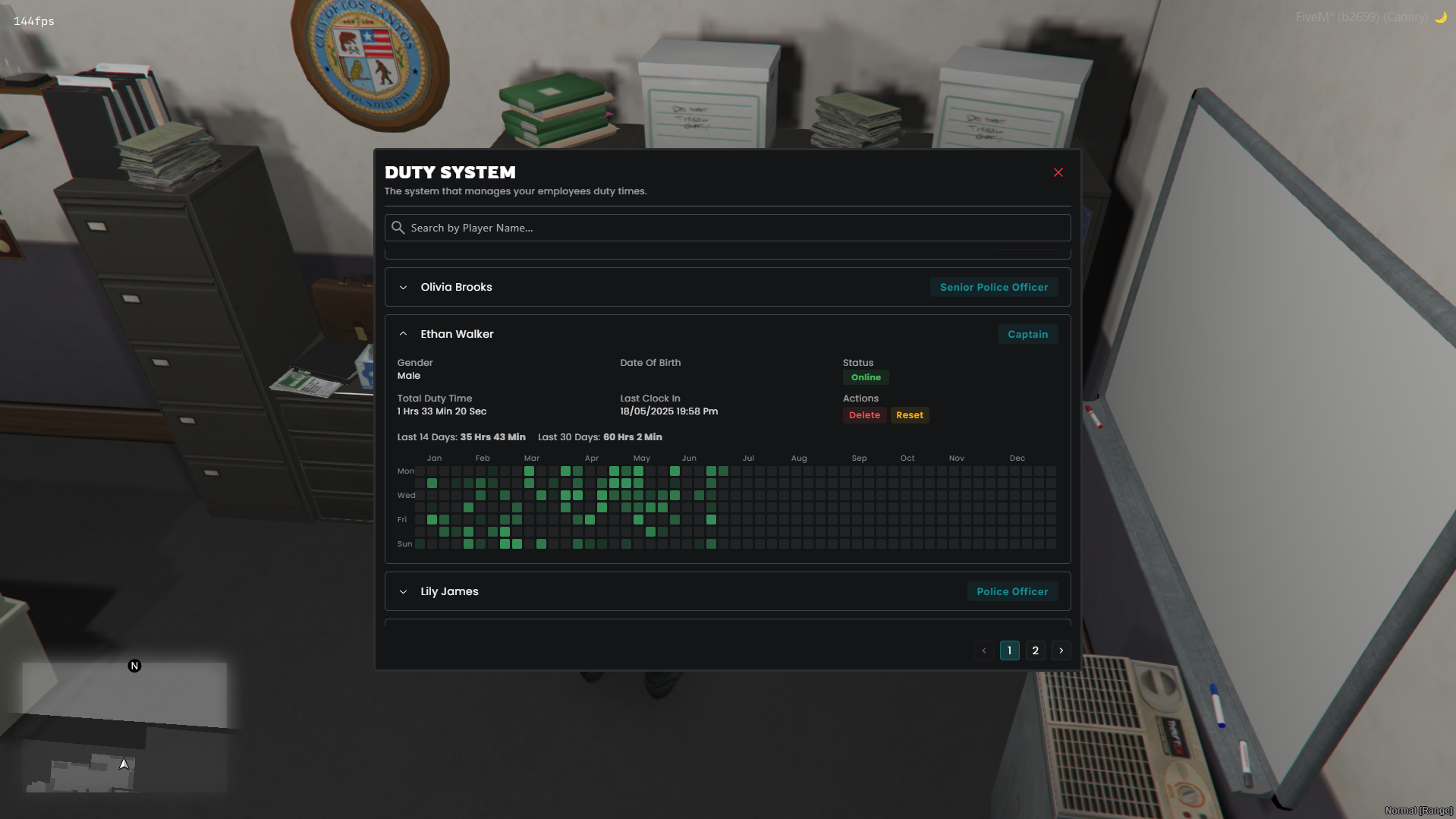Click the Captain rank label
Screen dimensions: 1456x819
[1027, 334]
